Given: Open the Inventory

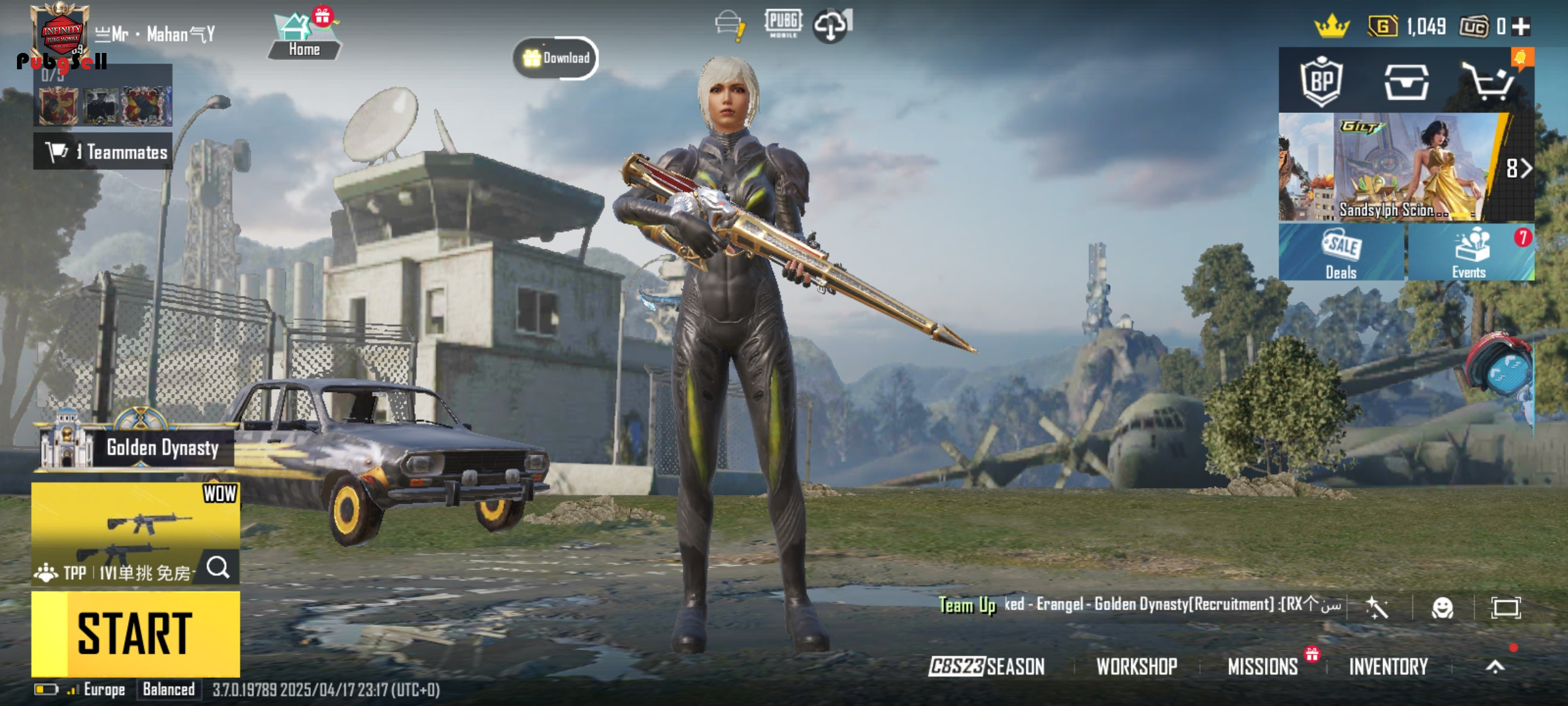Looking at the screenshot, I should point(1388,666).
